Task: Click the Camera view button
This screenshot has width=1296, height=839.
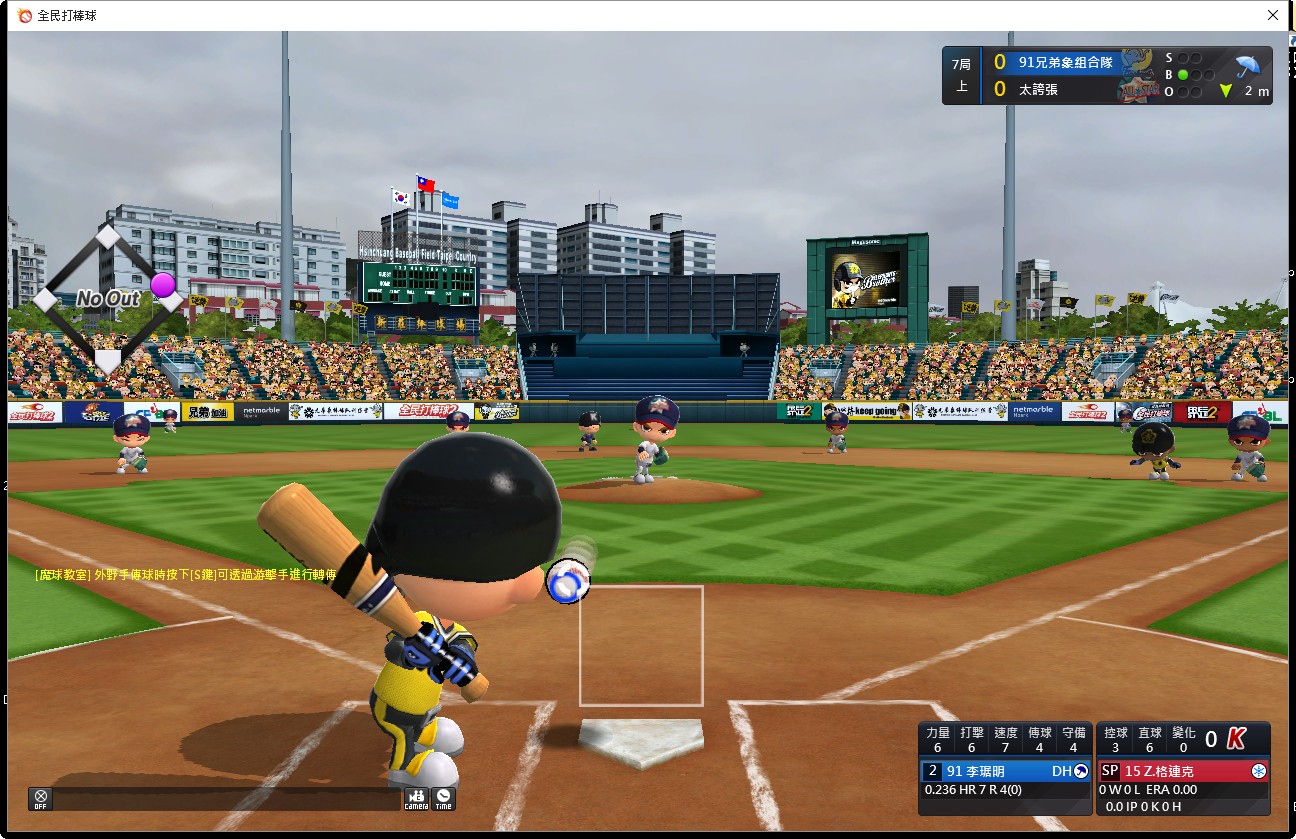Action: (x=416, y=799)
